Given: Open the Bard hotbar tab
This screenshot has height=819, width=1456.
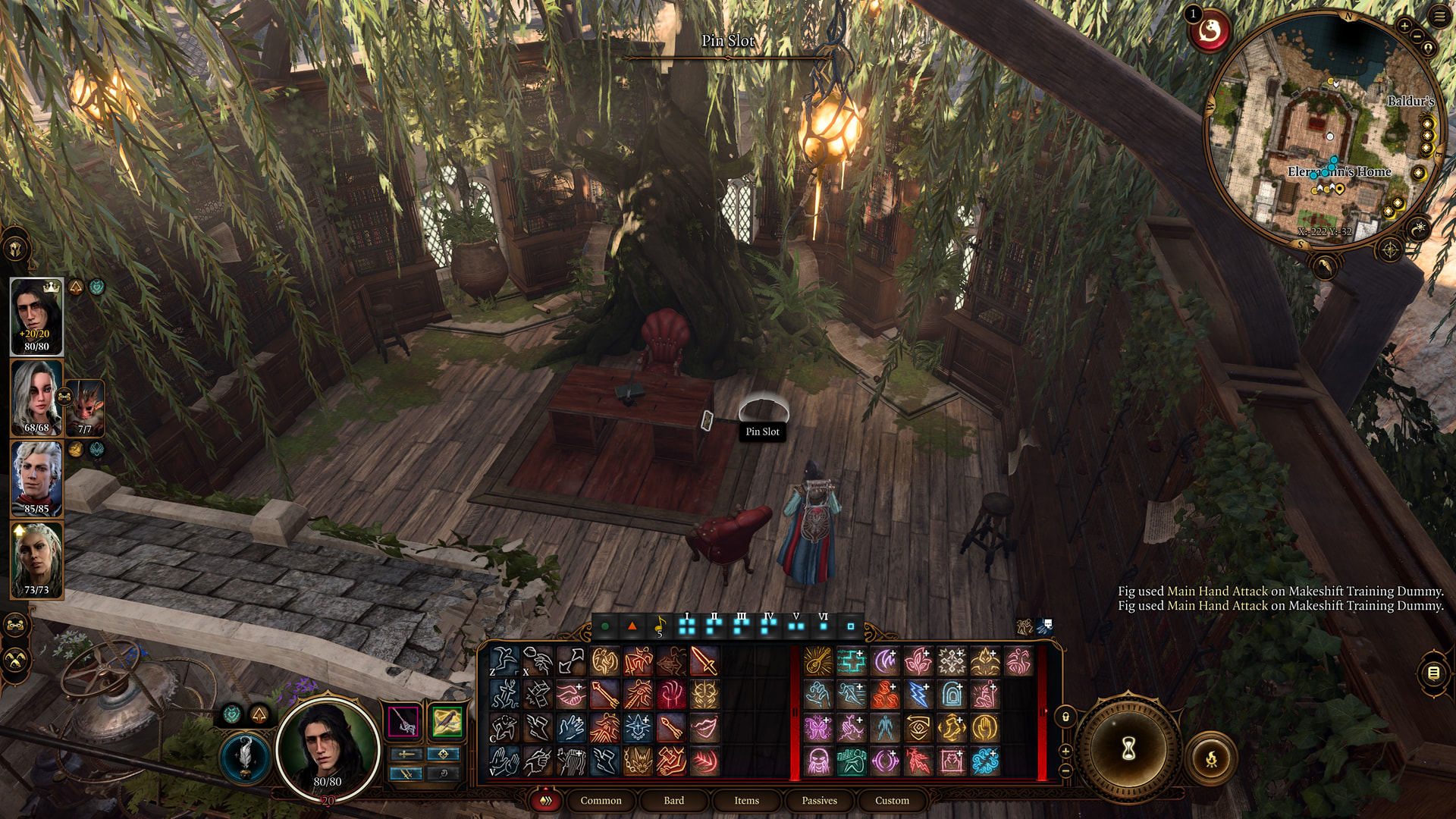Looking at the screenshot, I should tap(673, 800).
